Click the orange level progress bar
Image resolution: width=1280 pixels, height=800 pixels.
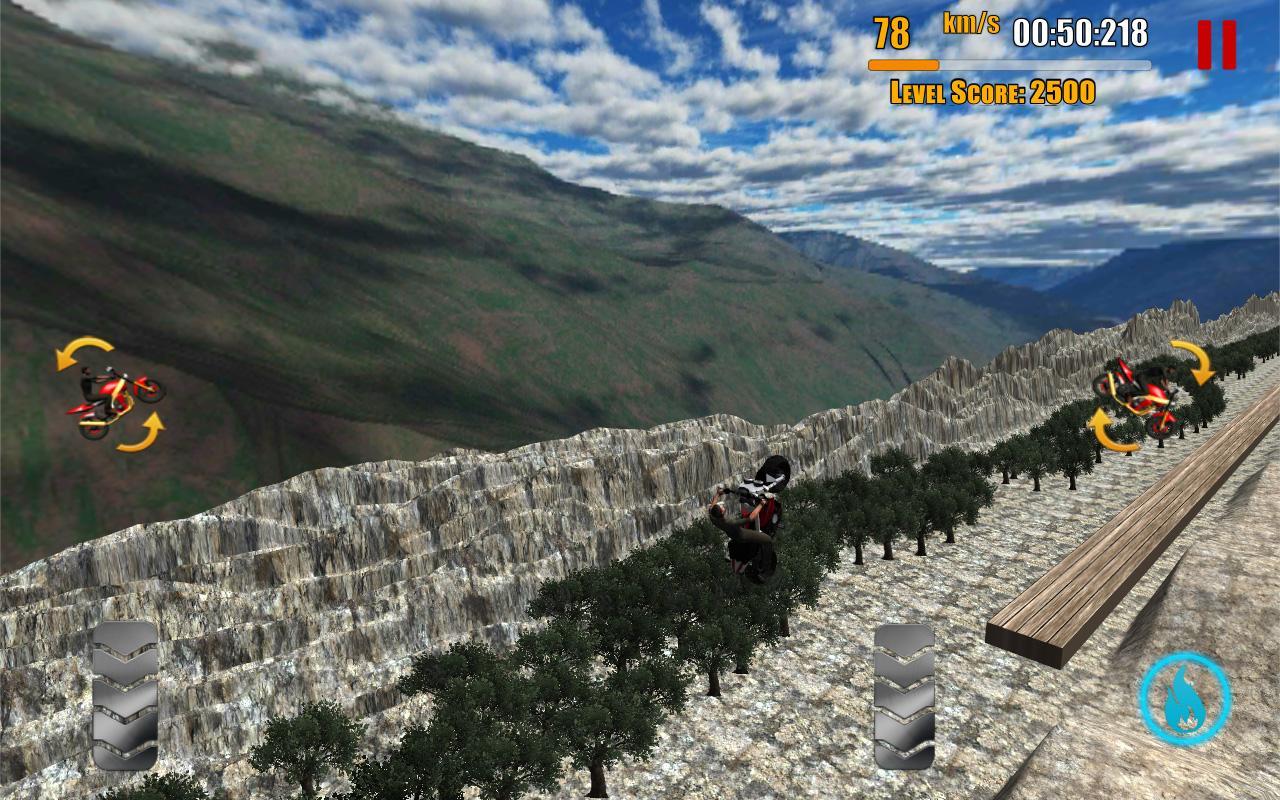click(903, 62)
